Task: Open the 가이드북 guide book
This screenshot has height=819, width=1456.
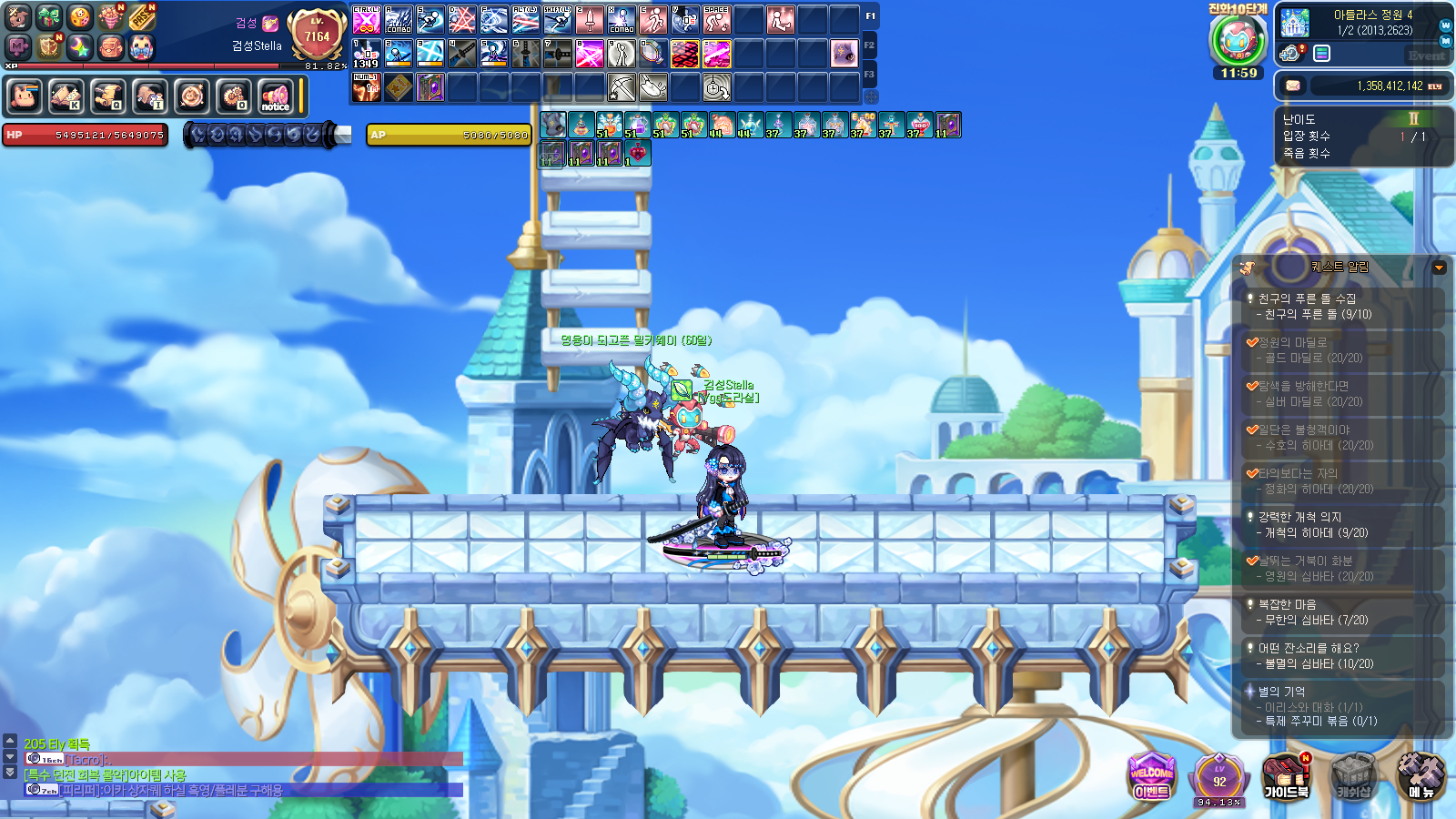Action: coord(1286,775)
